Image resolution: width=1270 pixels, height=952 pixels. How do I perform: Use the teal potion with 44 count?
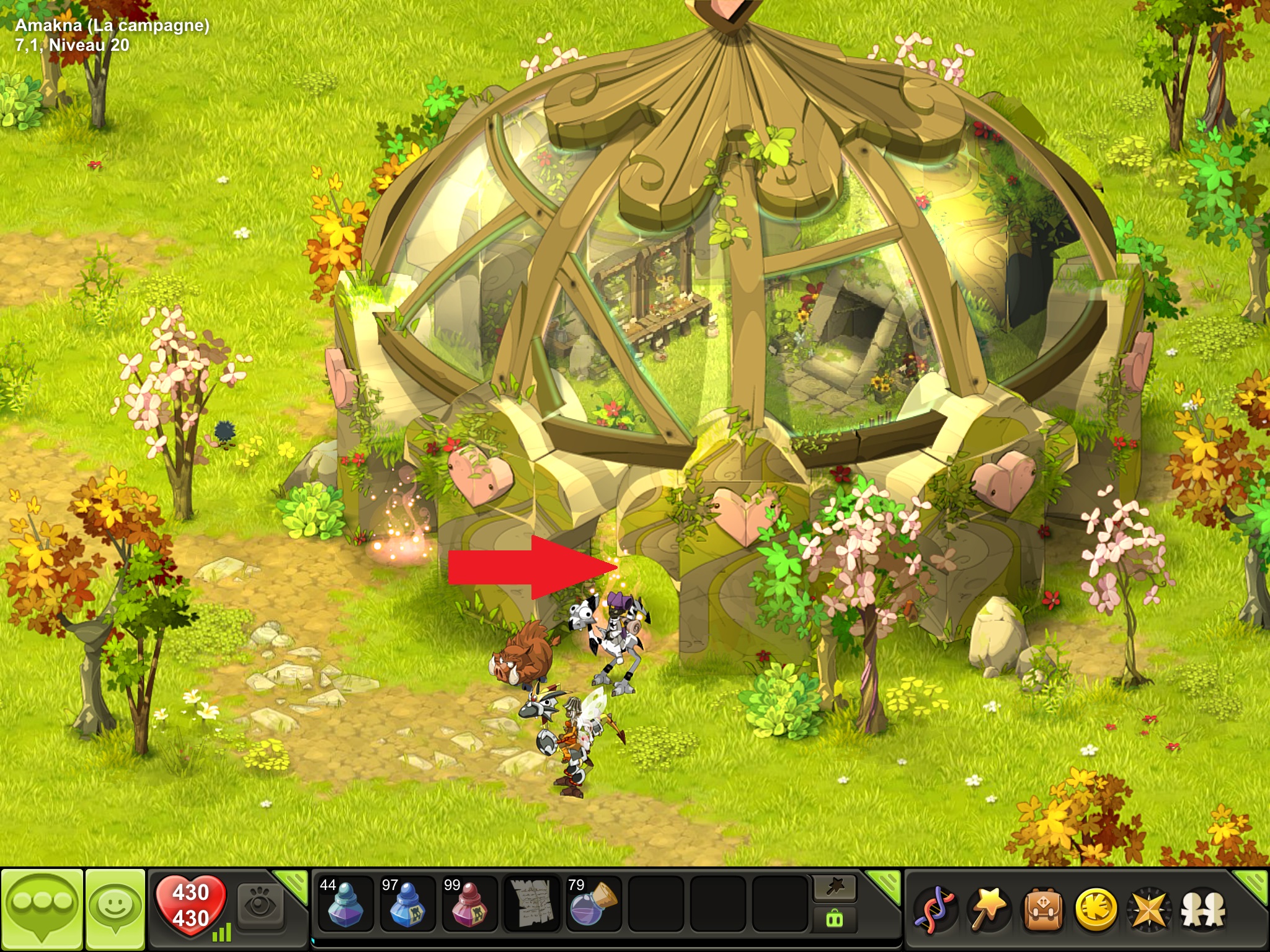point(345,904)
